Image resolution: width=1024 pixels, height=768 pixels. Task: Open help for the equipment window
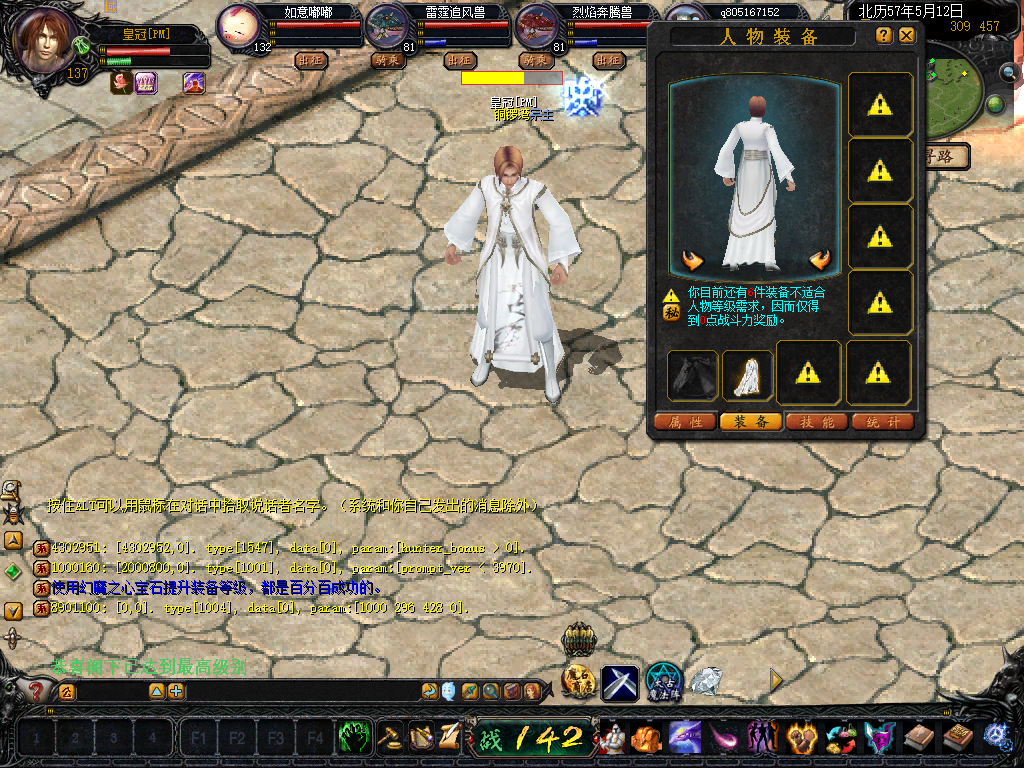pyautogui.click(x=884, y=35)
